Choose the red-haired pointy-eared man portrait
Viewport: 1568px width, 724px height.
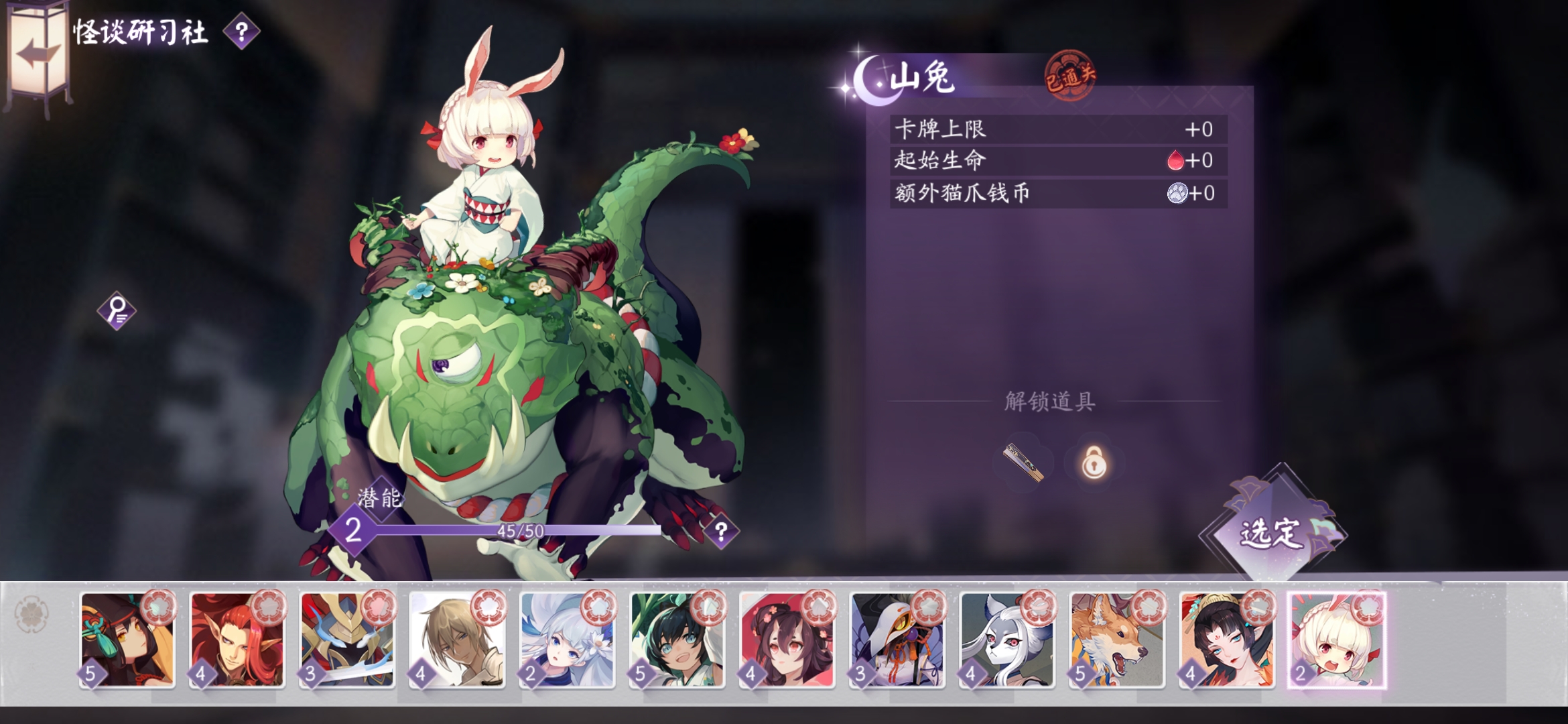(237, 640)
